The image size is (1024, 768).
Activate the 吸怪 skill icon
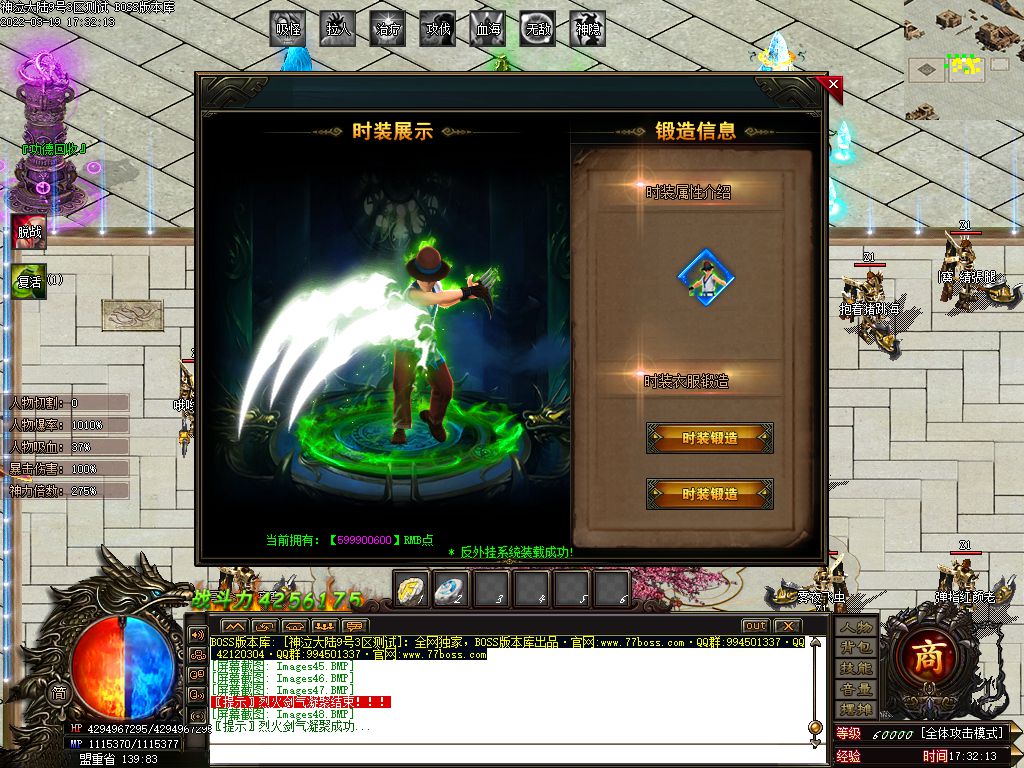289,28
